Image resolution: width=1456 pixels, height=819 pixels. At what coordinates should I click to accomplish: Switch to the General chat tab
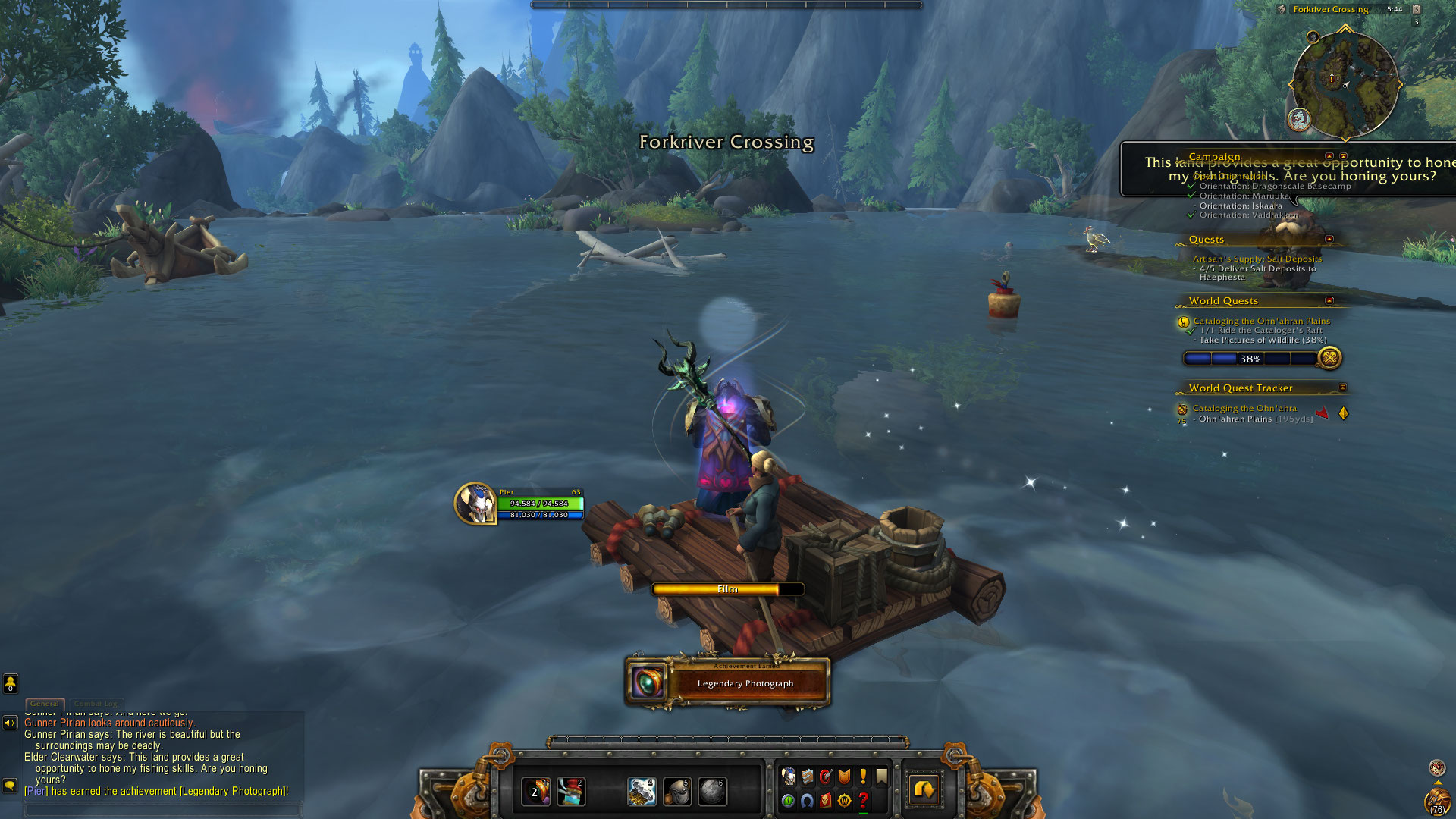45,704
